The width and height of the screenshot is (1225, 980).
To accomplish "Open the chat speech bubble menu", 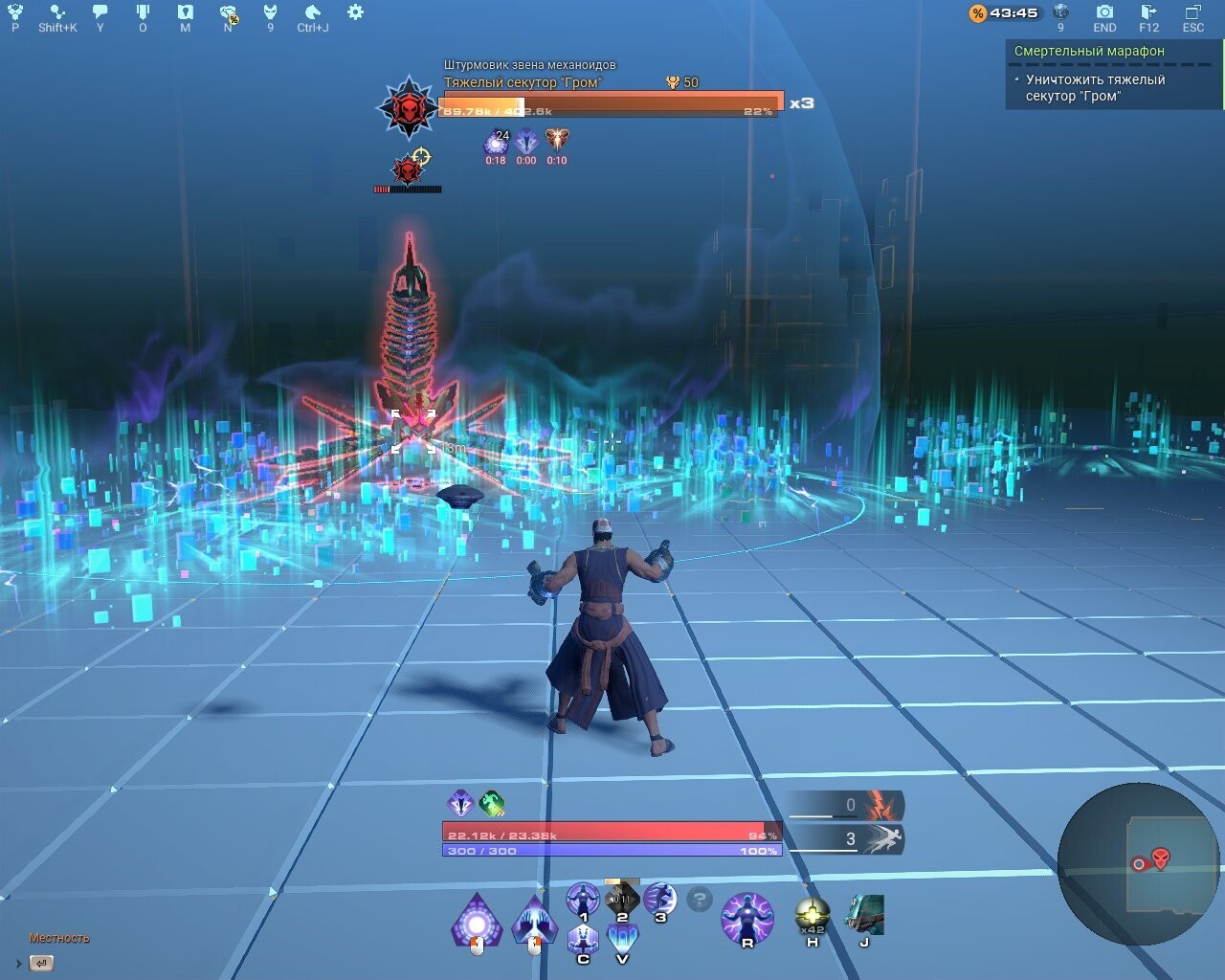I will 100,12.
